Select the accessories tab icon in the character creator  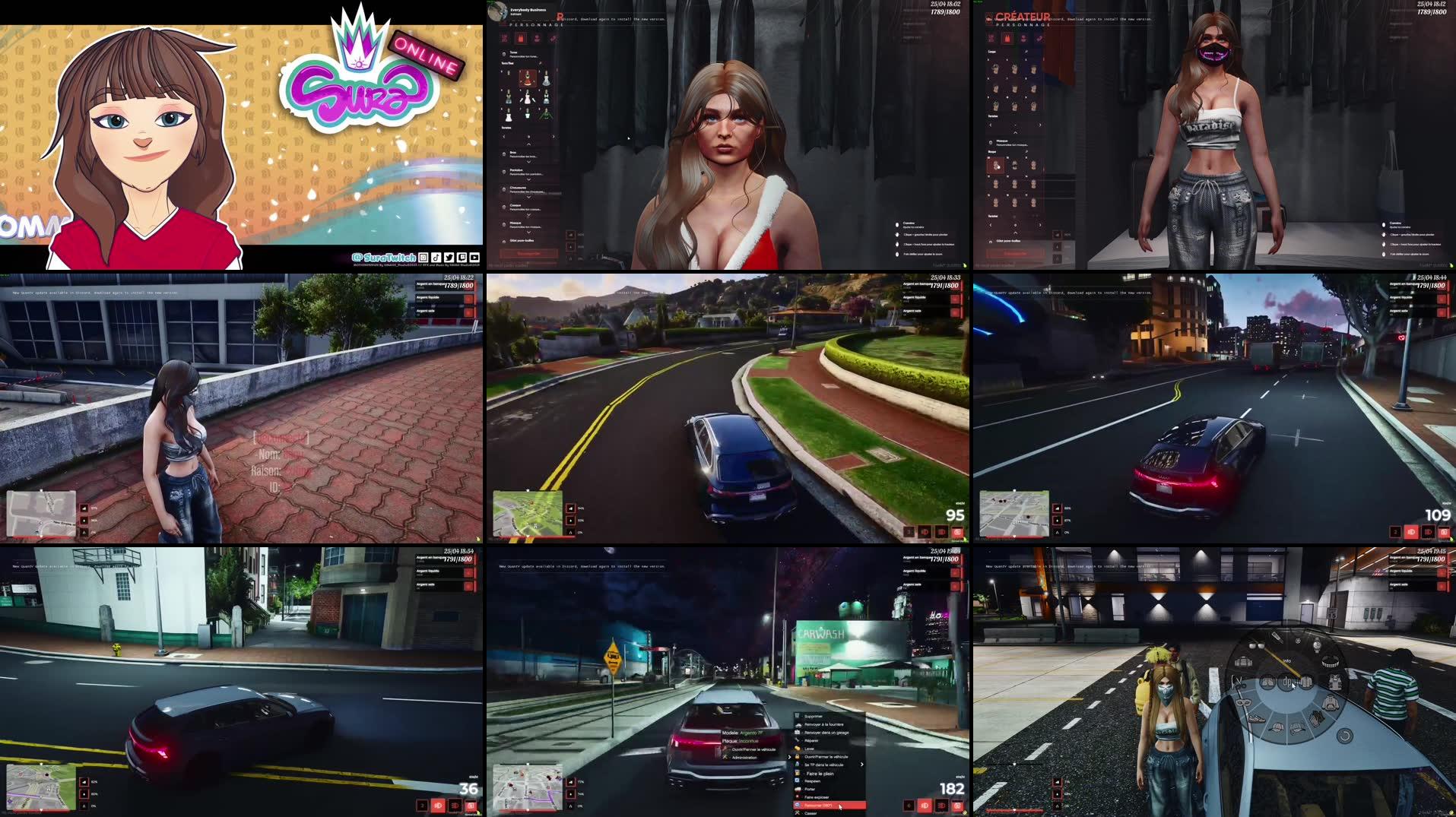(554, 38)
